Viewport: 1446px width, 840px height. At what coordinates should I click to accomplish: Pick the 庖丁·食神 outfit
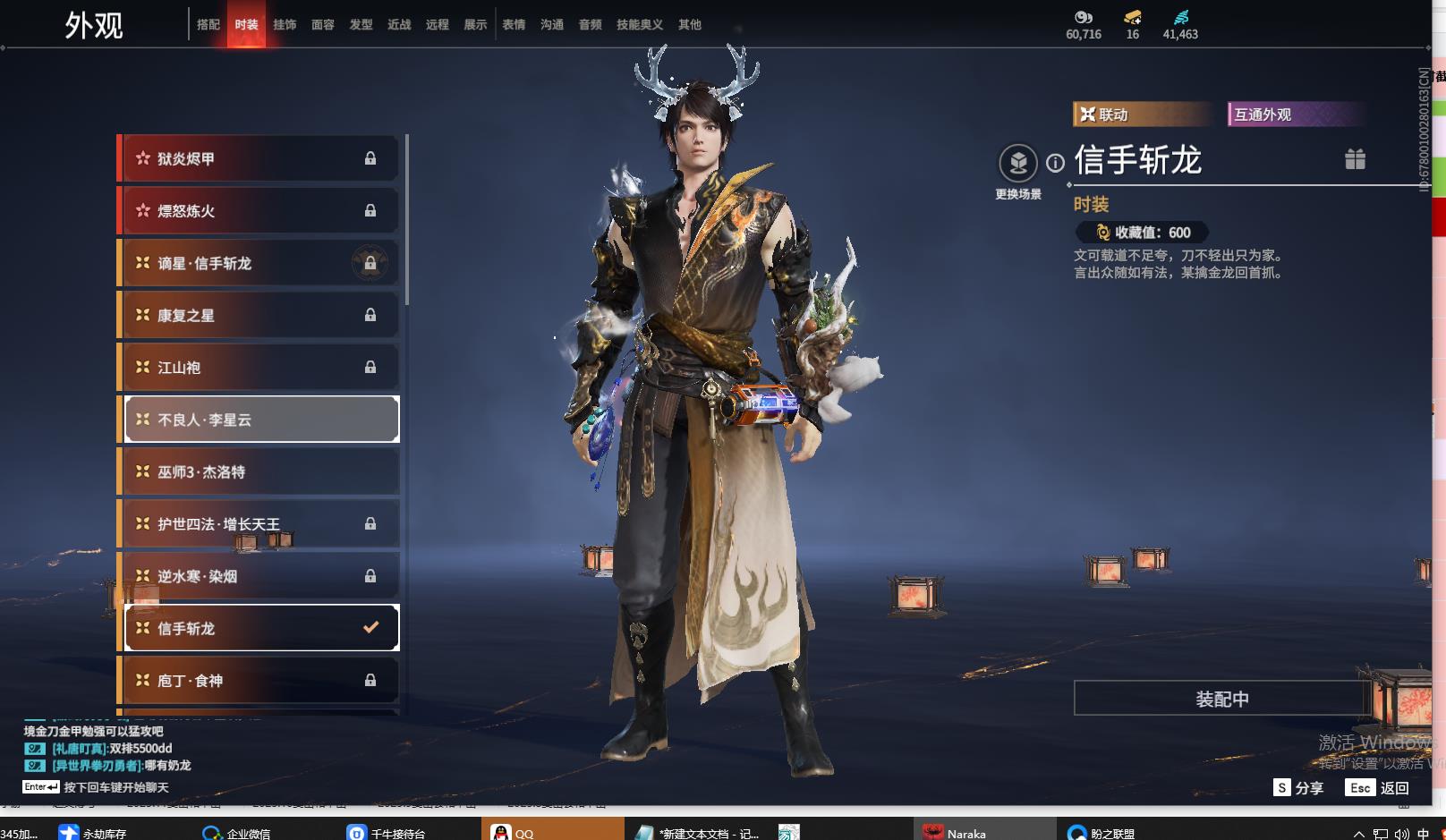[260, 681]
